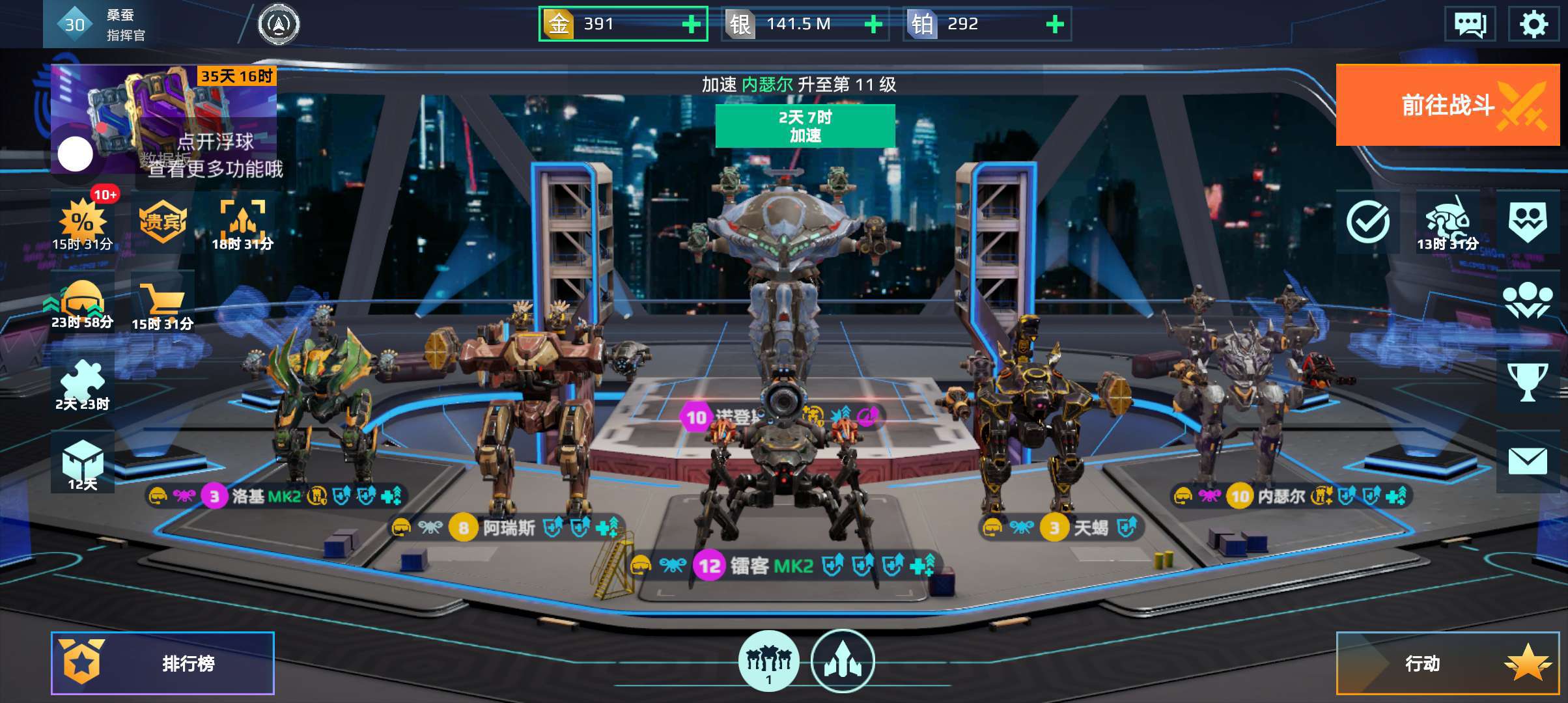Add more gold with the plus button
This screenshot has width=1568, height=703.
click(691, 24)
